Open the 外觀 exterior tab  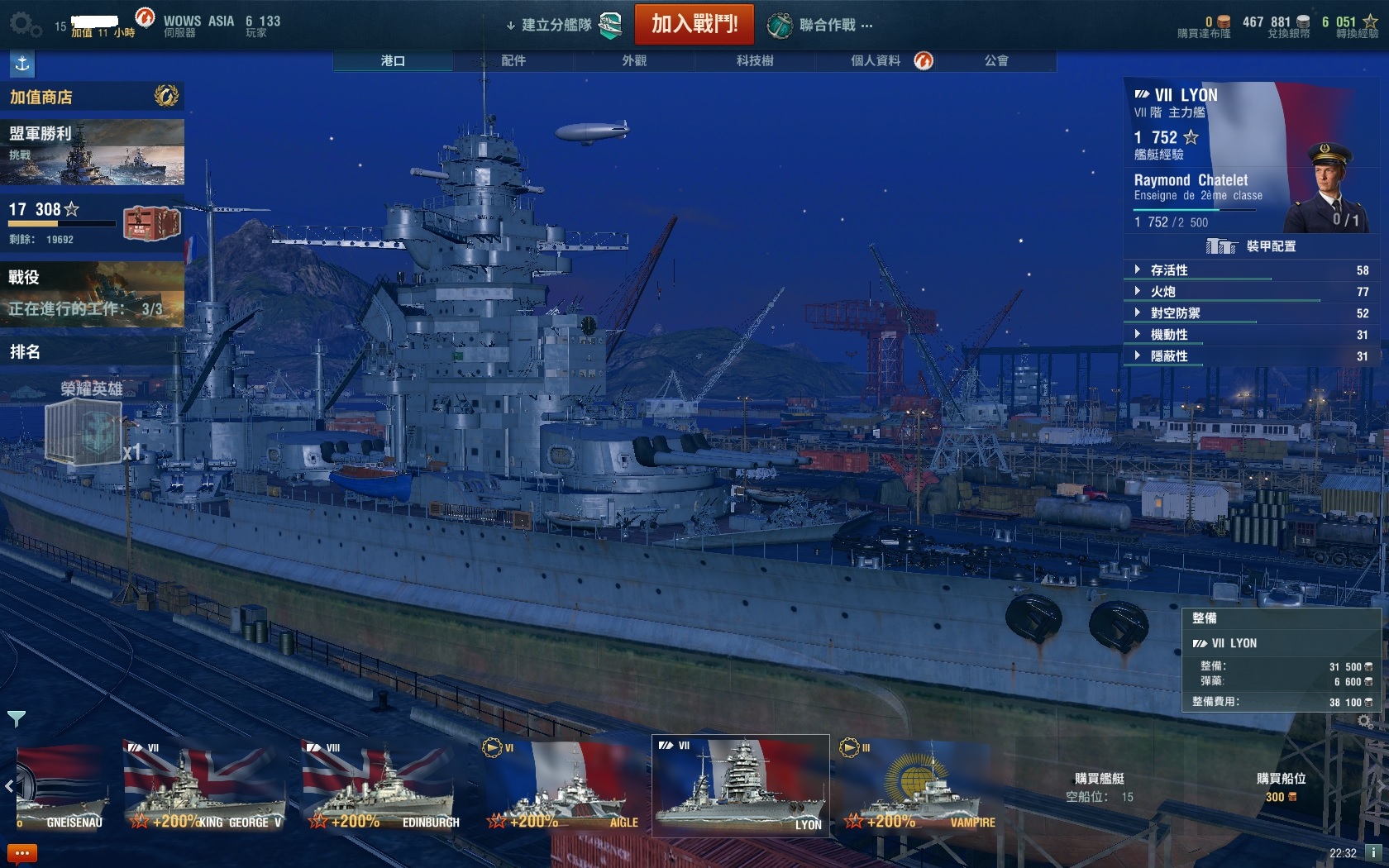634,60
